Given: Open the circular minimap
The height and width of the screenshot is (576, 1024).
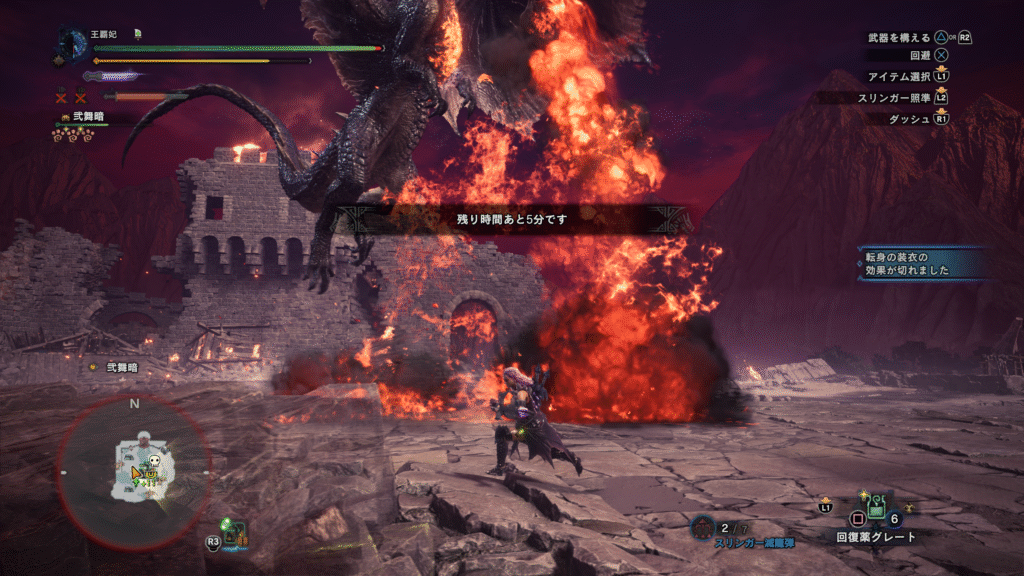Looking at the screenshot, I should 133,471.
